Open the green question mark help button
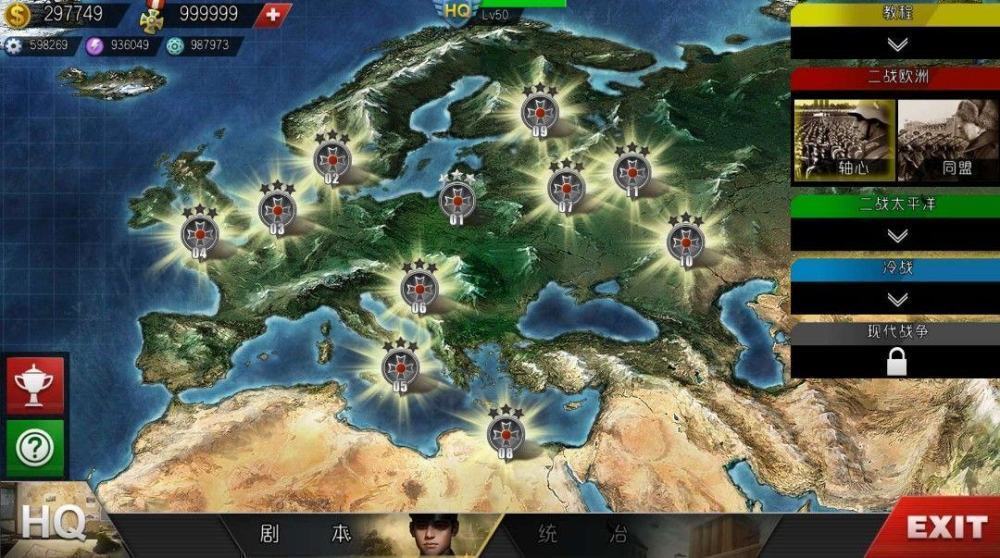The width and height of the screenshot is (1000, 558). point(35,447)
